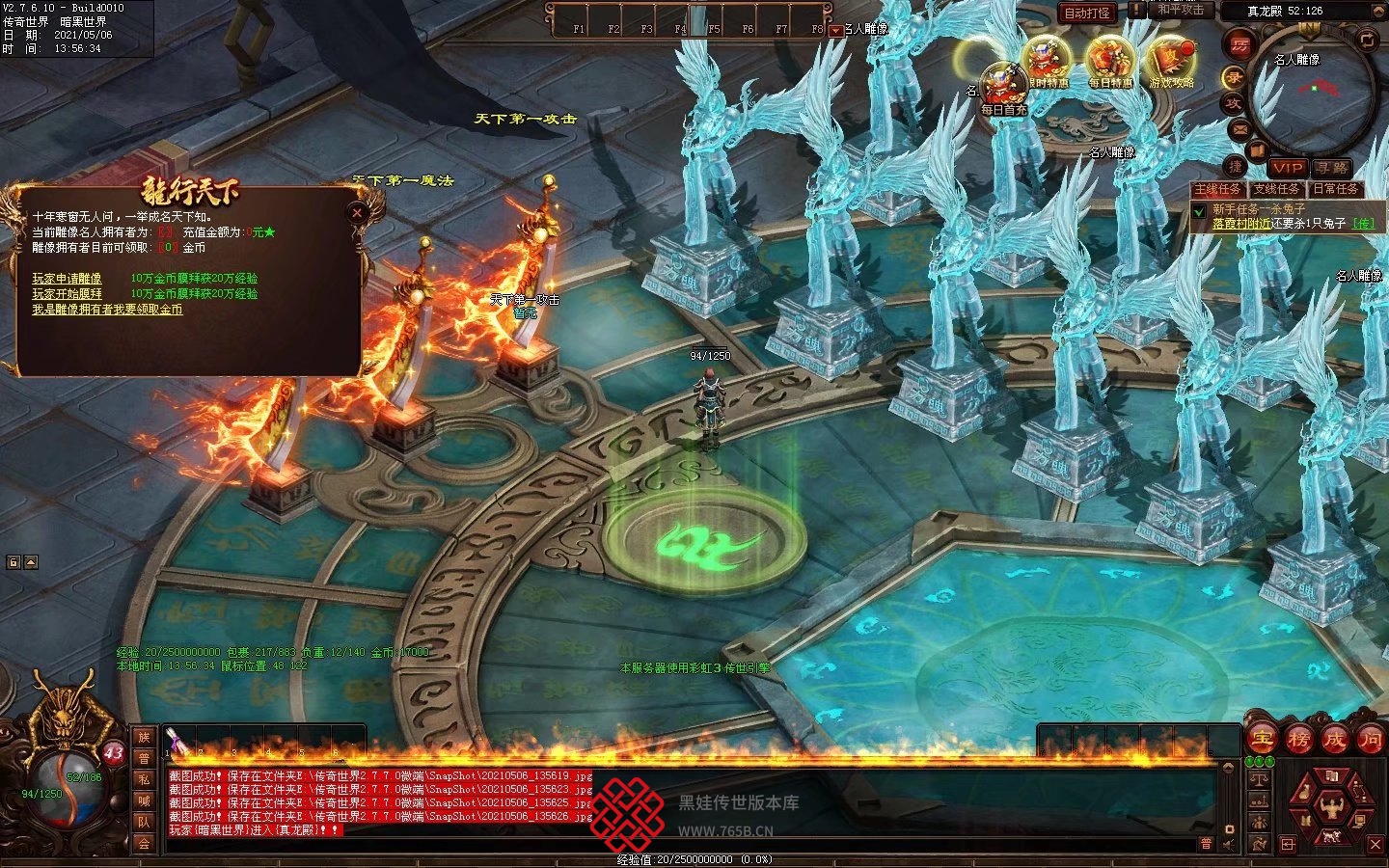1389x868 pixels.
Task: Open the 每日首充 daily first-recharge icon
Action: point(1003,87)
